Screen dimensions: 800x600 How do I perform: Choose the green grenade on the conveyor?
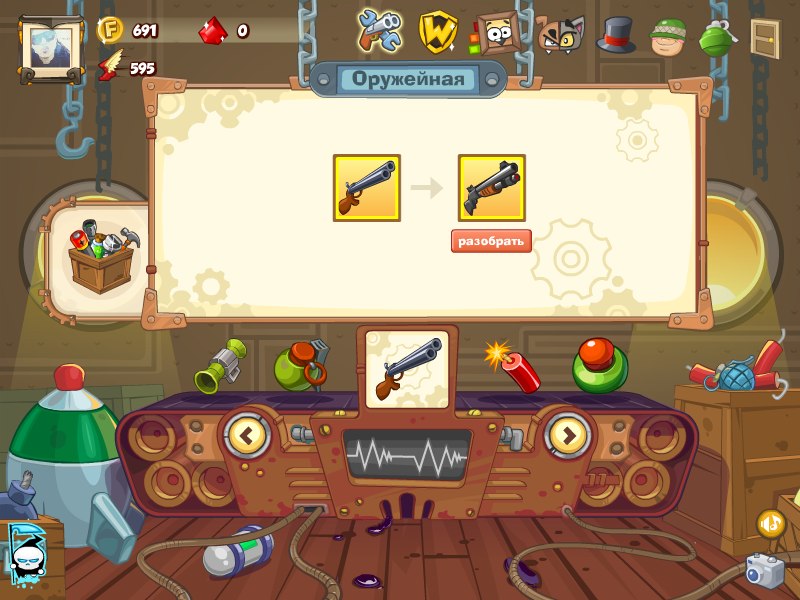point(302,365)
